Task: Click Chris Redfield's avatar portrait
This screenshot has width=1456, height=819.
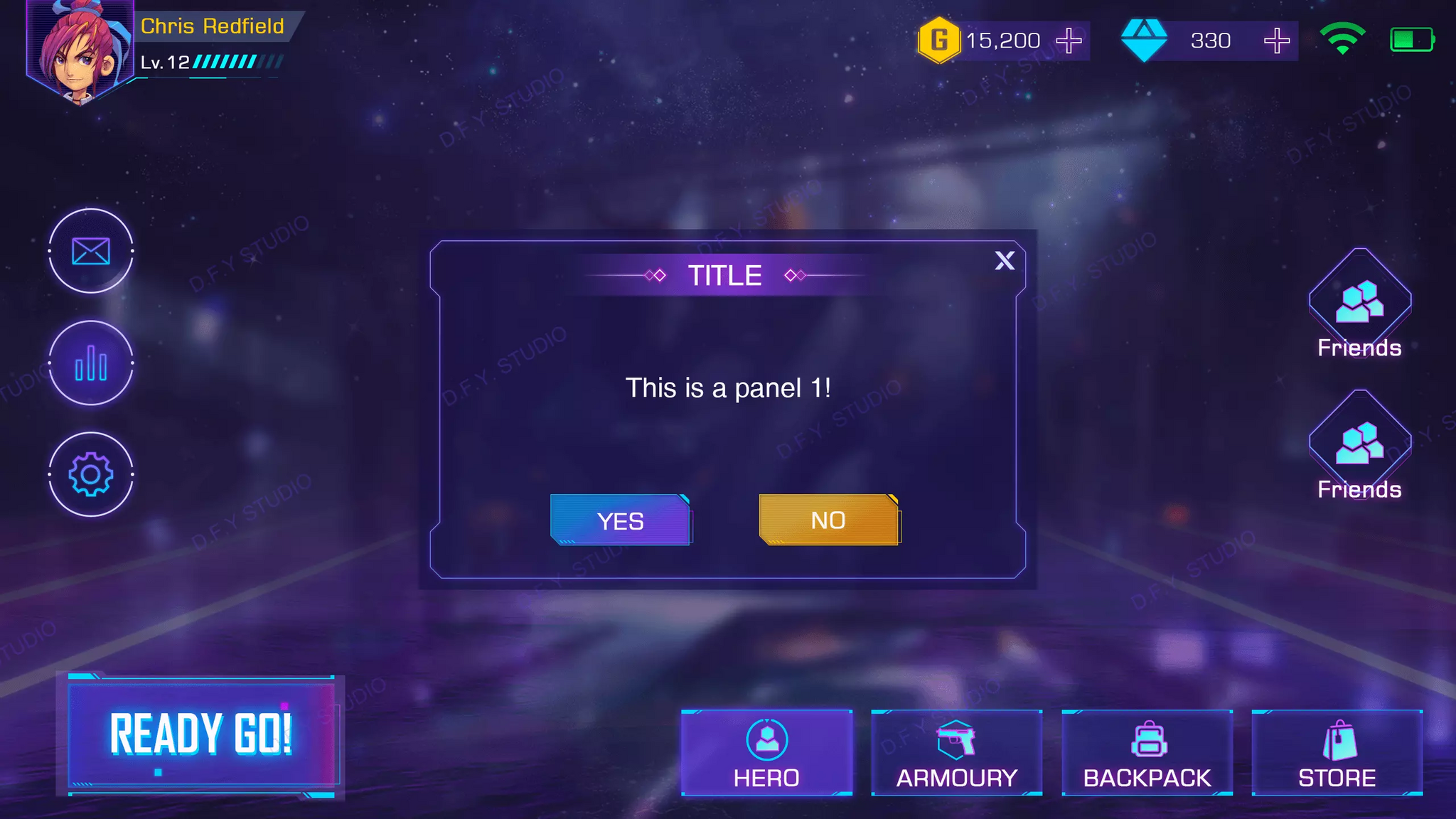Action: 78,50
